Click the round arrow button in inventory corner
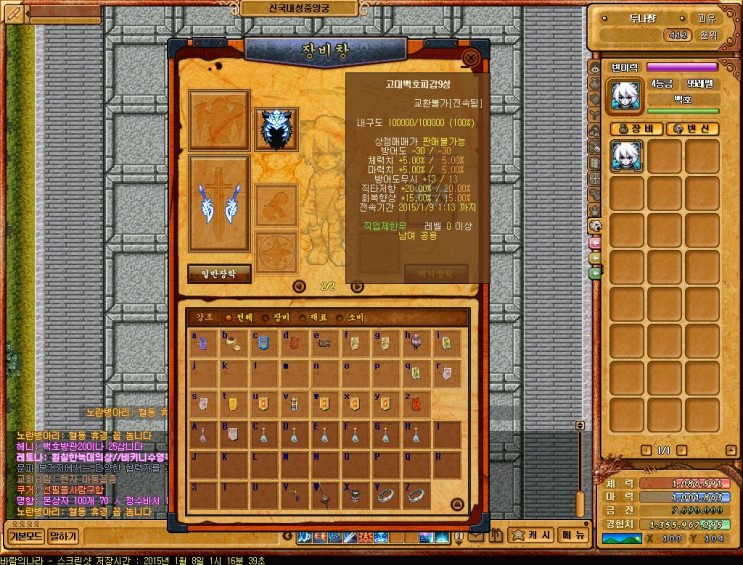This screenshot has width=743, height=565. click(x=457, y=504)
